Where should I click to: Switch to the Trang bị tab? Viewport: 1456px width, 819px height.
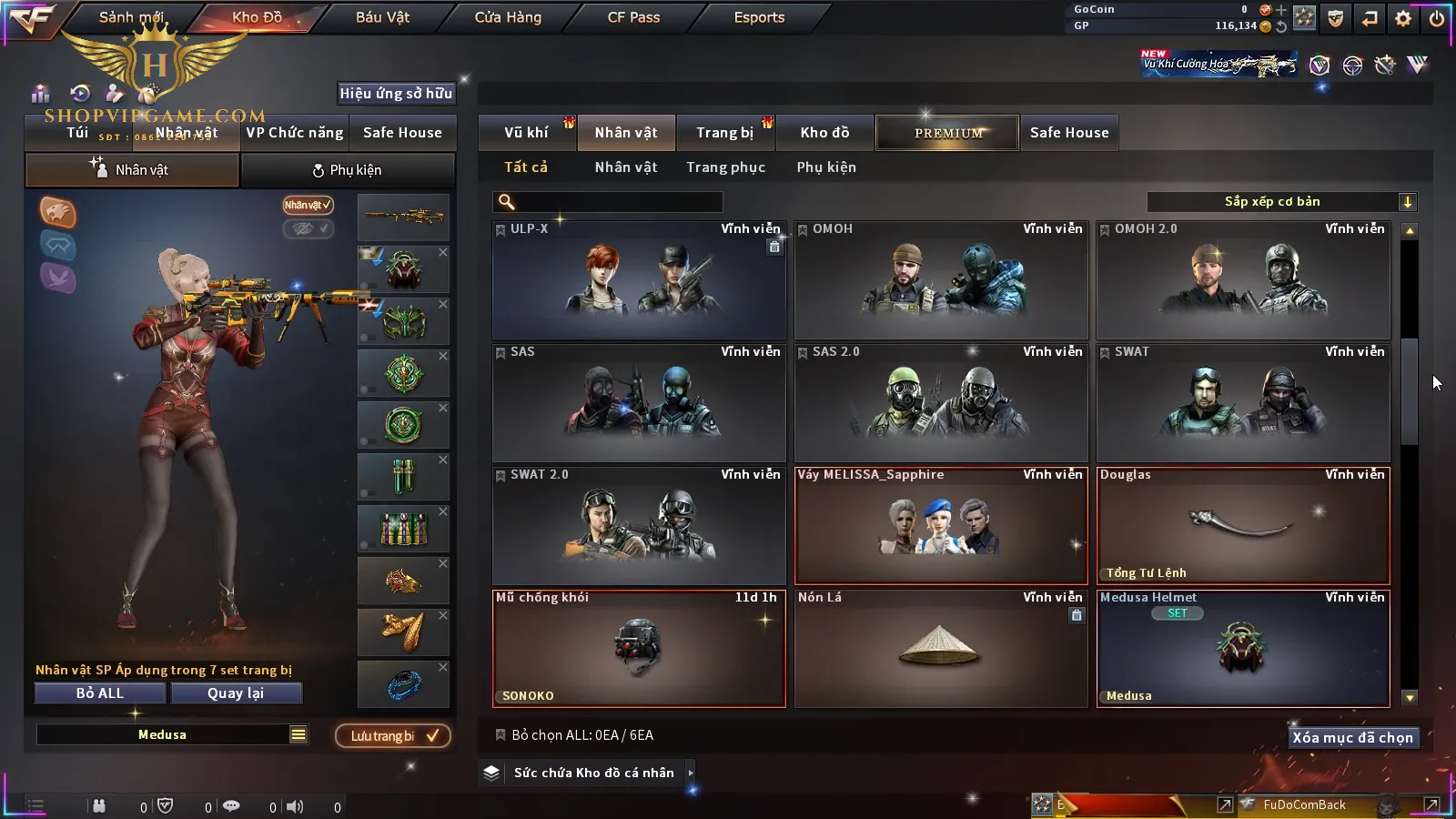pyautogui.click(x=724, y=133)
